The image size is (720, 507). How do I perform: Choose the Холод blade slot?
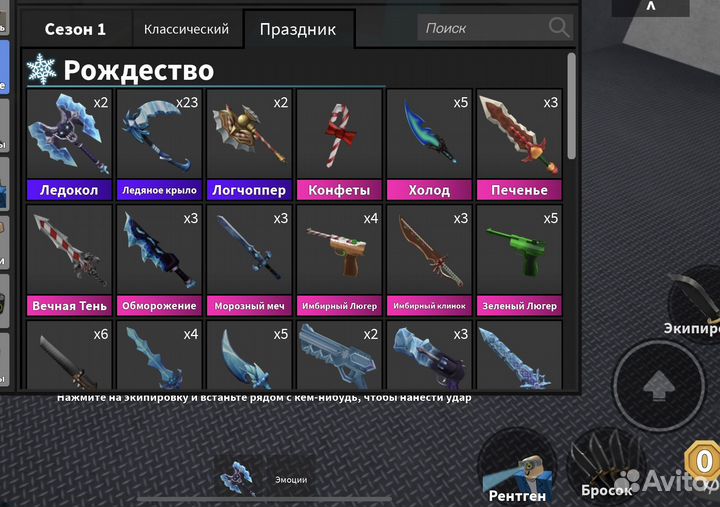(x=428, y=145)
